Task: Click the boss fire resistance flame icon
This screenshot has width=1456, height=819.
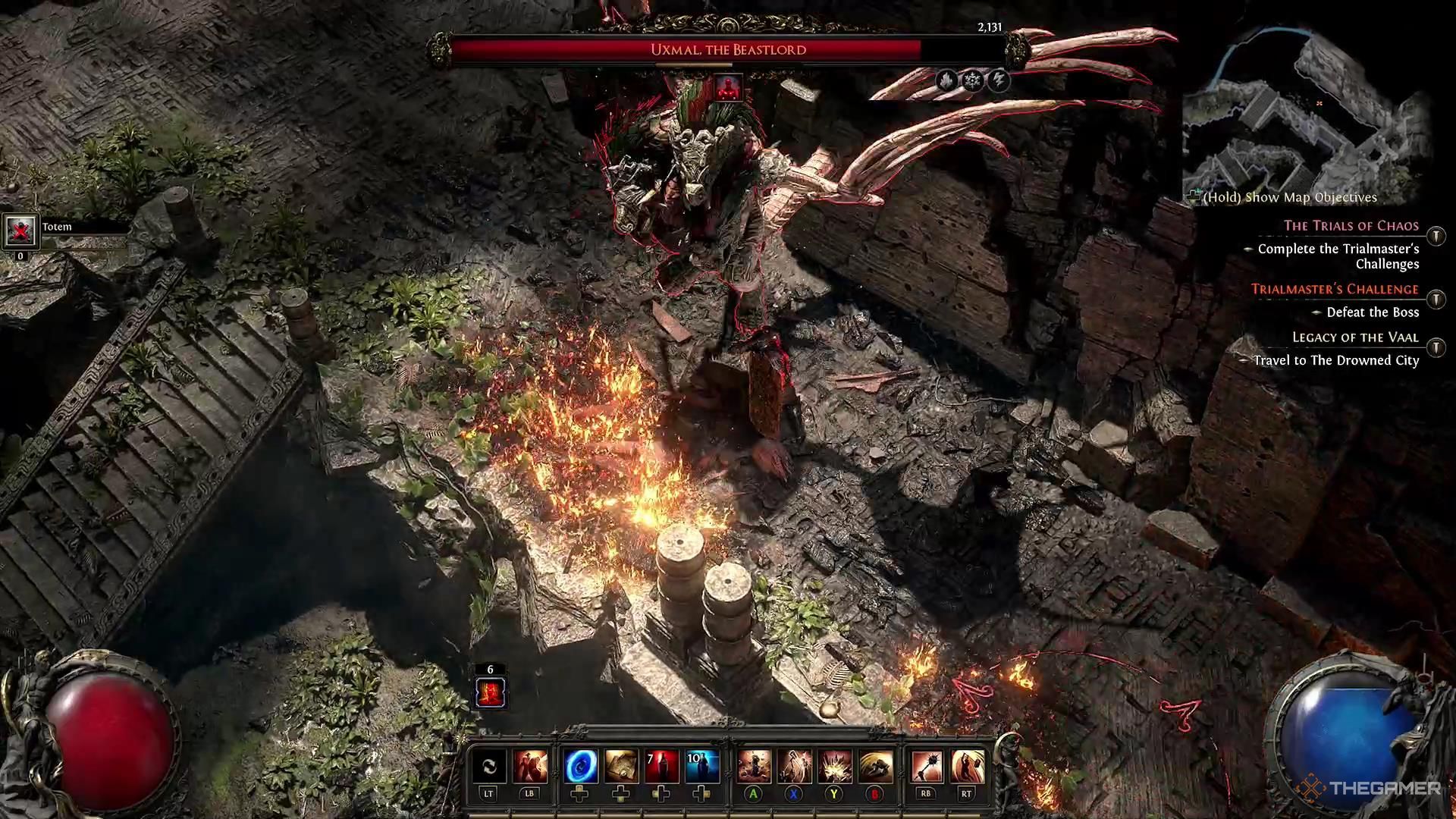Action: click(946, 80)
